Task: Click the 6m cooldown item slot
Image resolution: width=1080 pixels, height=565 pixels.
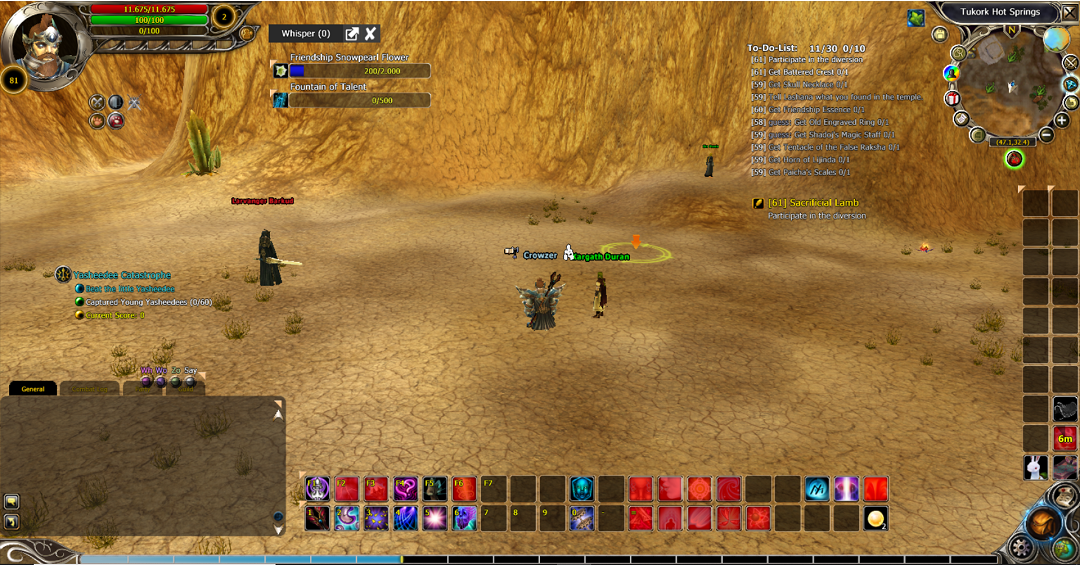Action: (x=1065, y=438)
